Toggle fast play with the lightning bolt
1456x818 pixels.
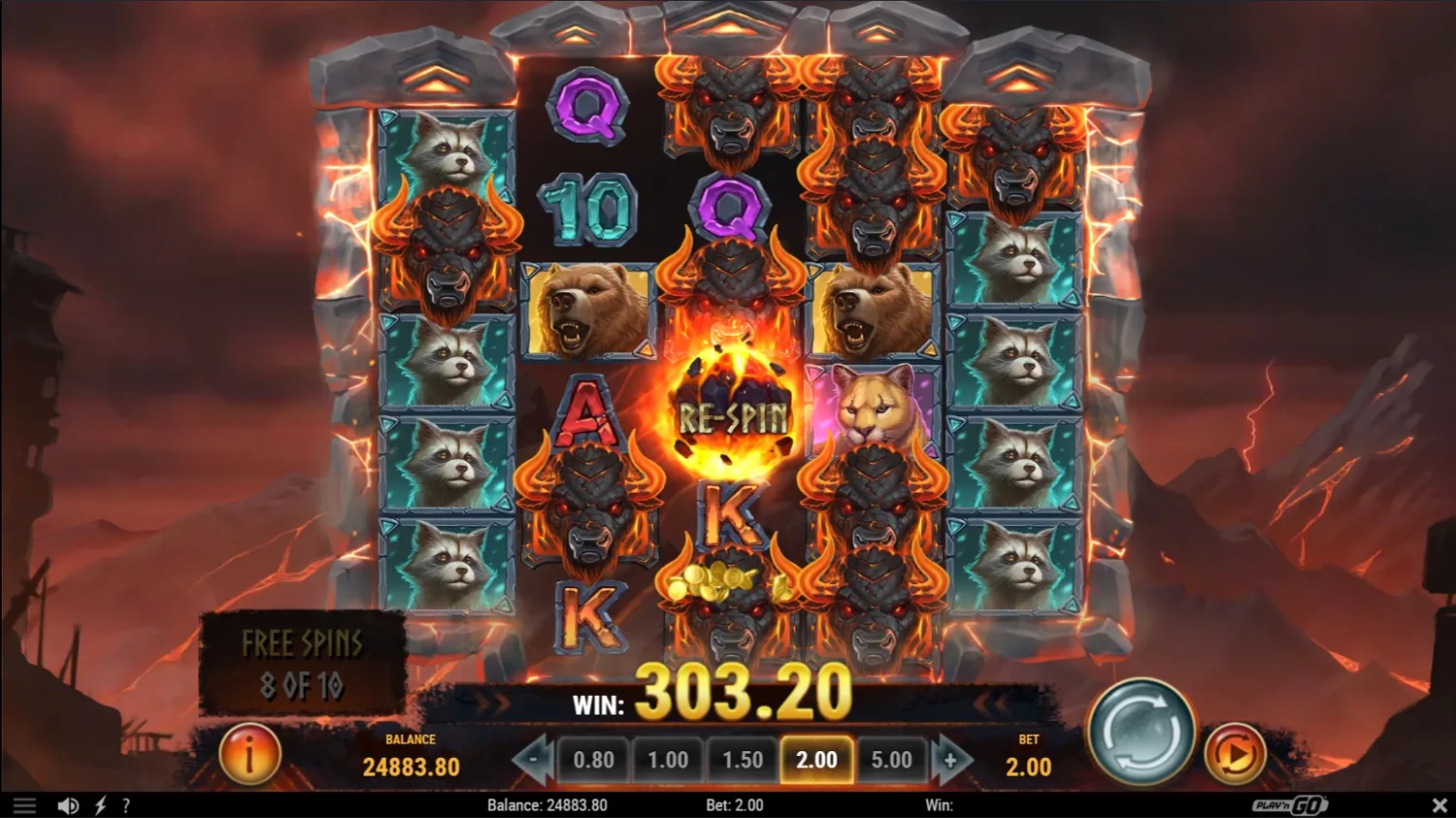98,804
